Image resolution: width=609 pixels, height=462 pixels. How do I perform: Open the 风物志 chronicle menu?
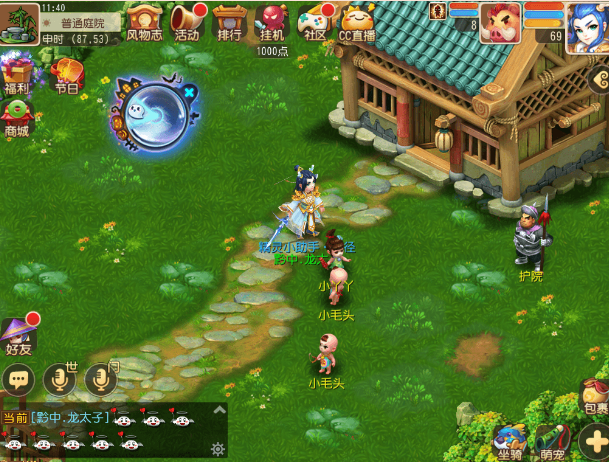144,22
